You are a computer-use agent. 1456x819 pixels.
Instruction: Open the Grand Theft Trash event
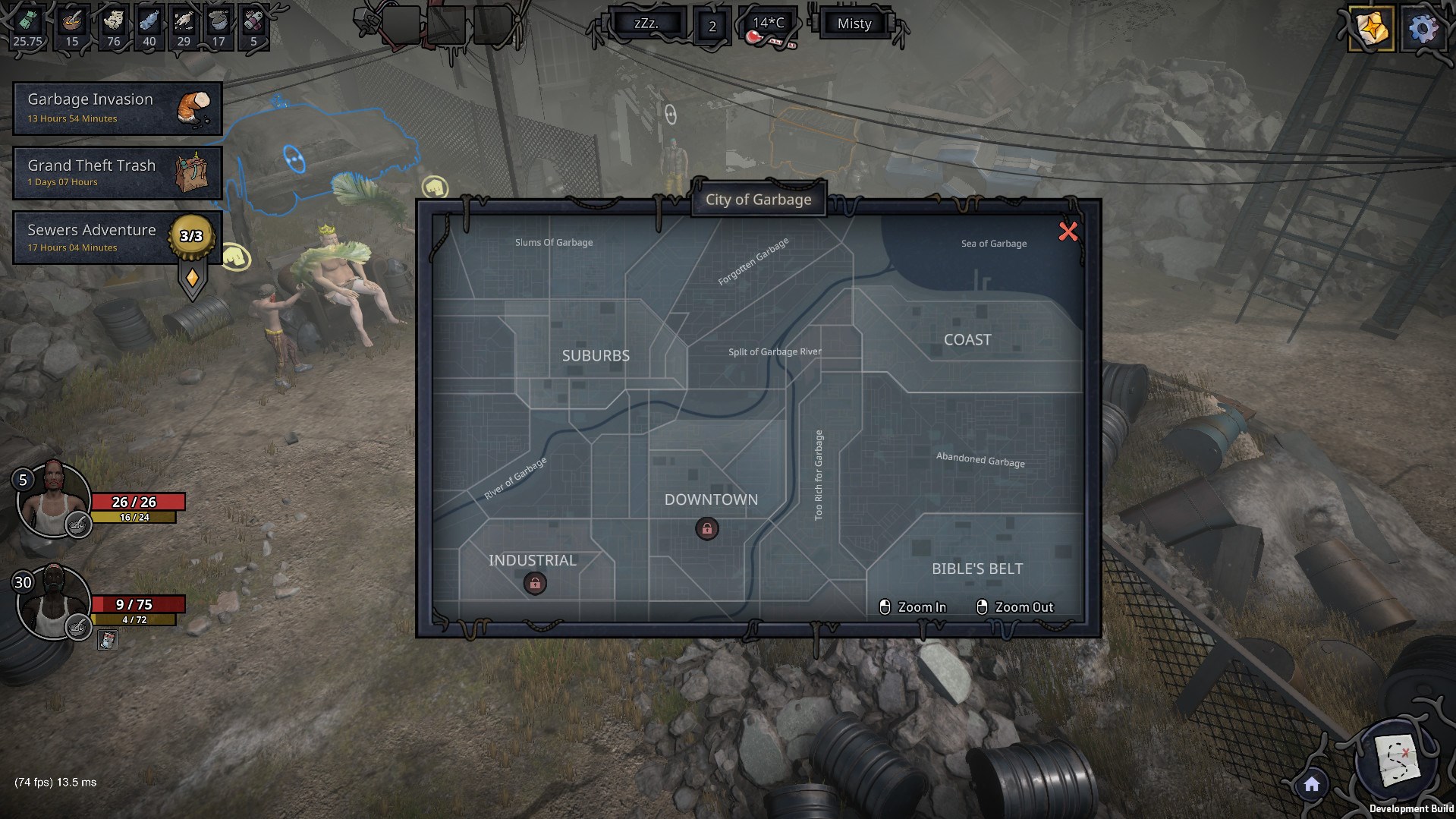tap(118, 173)
